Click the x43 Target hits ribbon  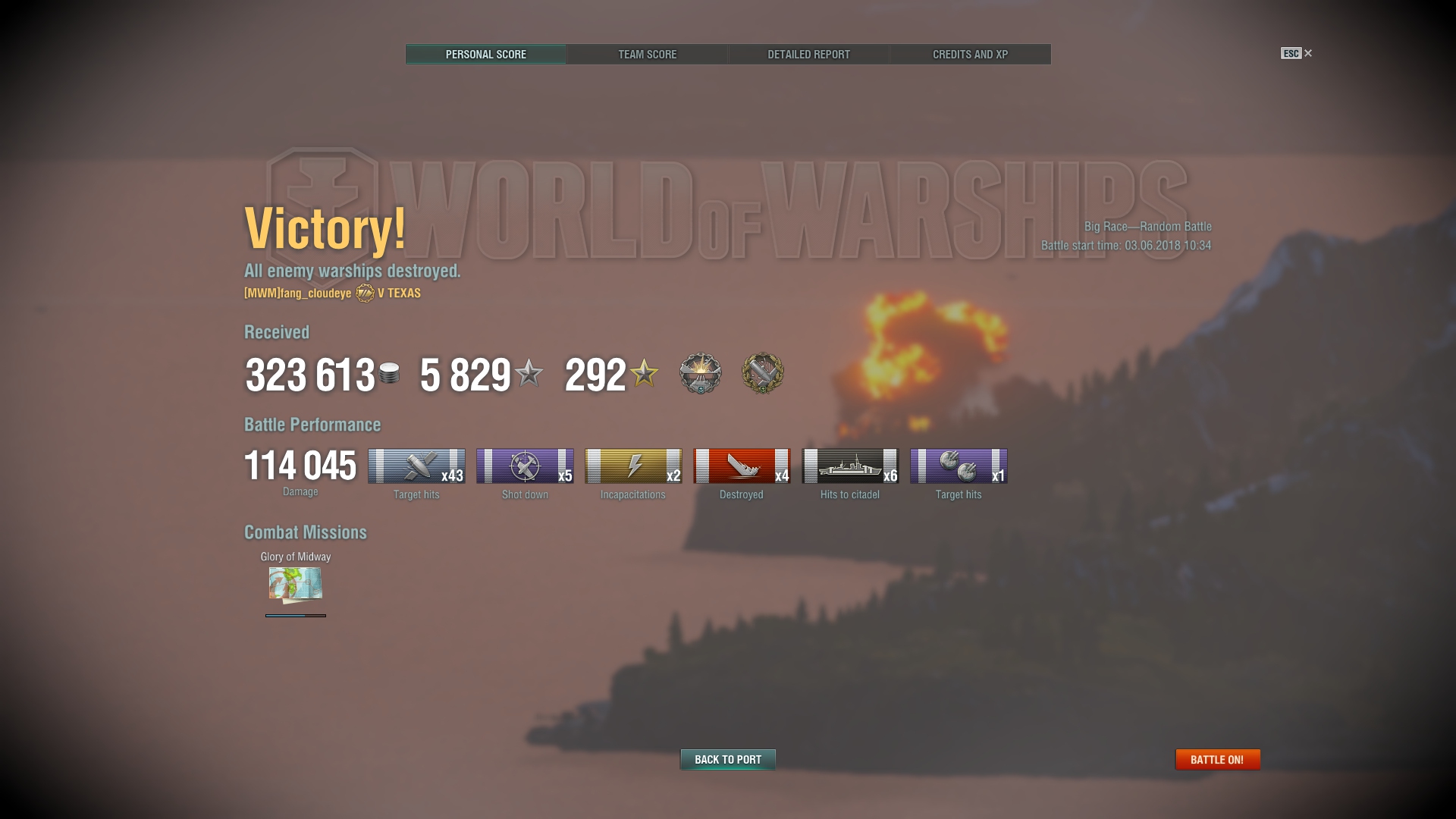pyautogui.click(x=416, y=466)
